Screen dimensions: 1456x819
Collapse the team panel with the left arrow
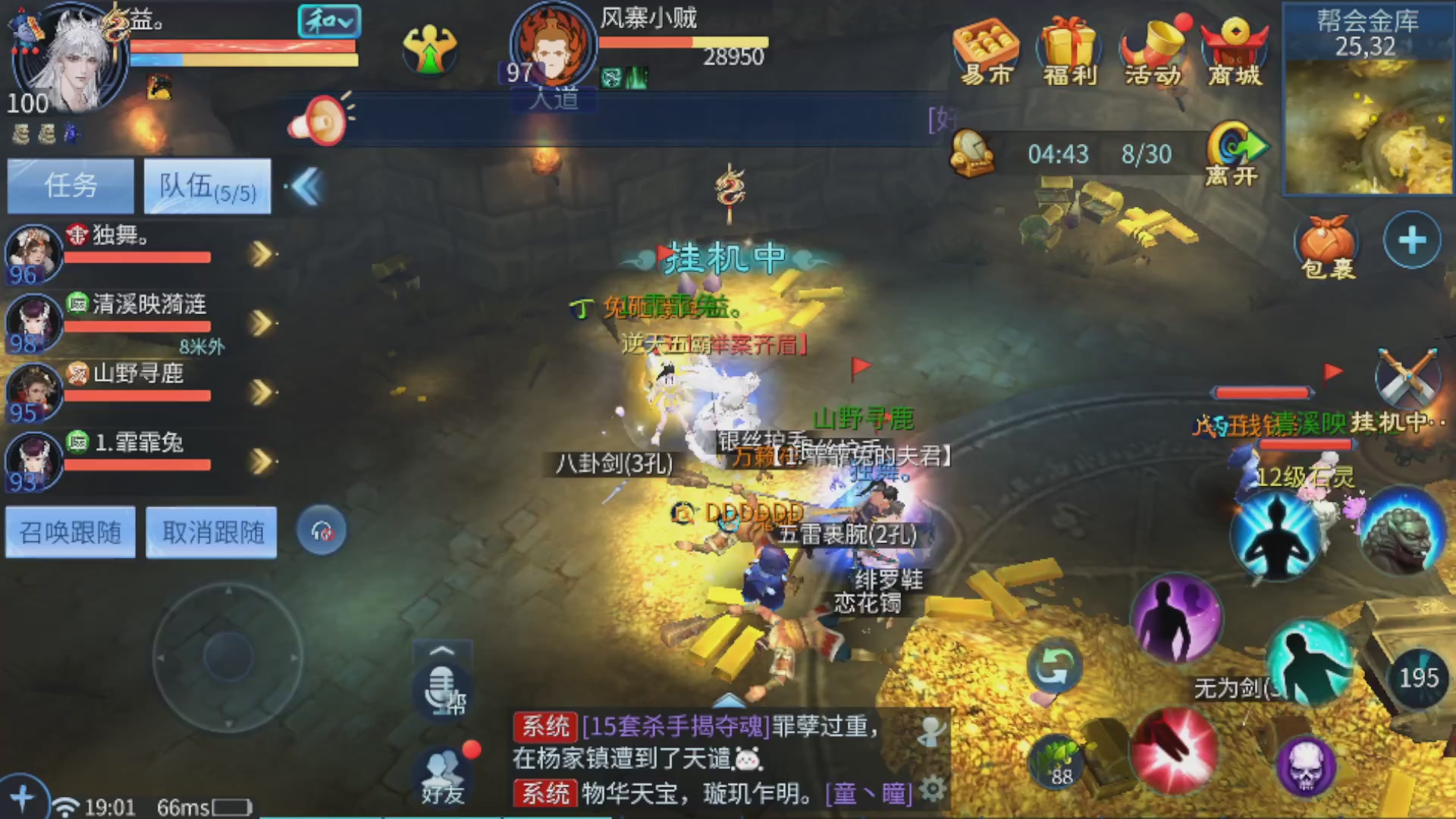click(306, 187)
